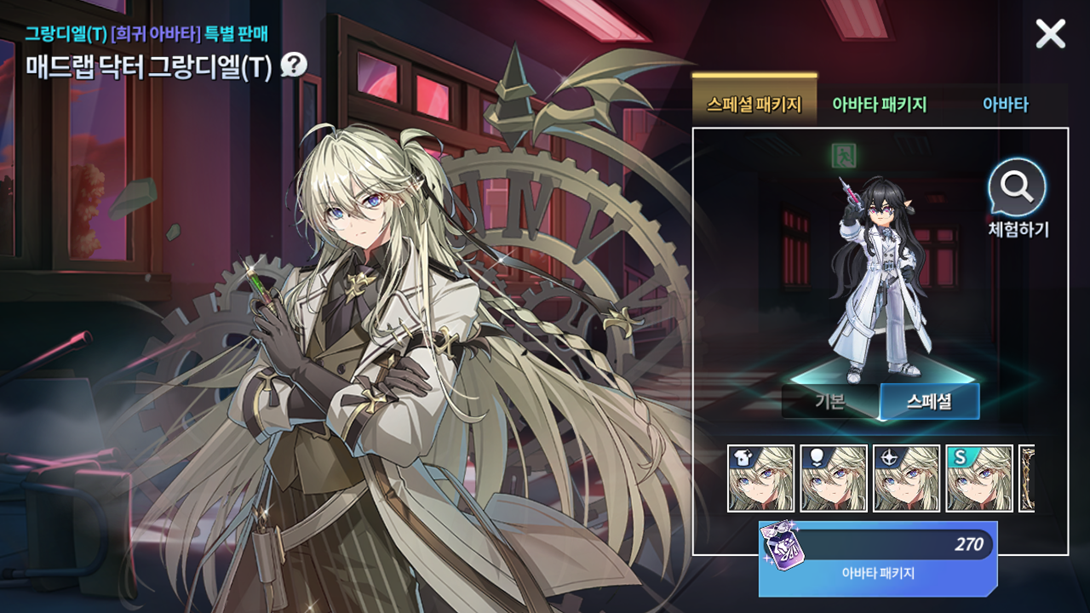The height and width of the screenshot is (613, 1090).
Task: Select the costume shirt item thumbnail
Action: coord(761,479)
